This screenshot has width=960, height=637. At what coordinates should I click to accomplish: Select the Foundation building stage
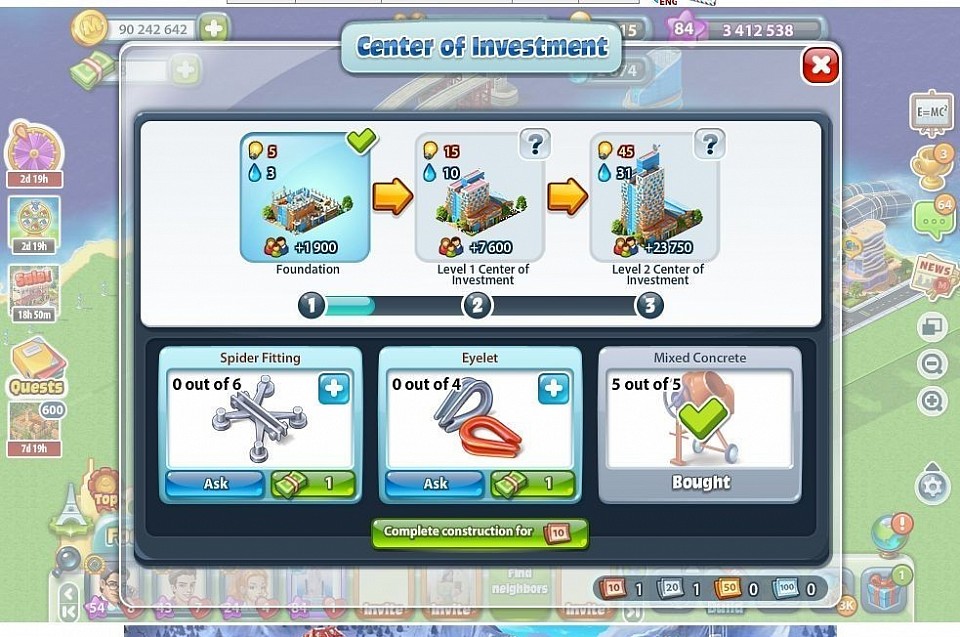305,197
